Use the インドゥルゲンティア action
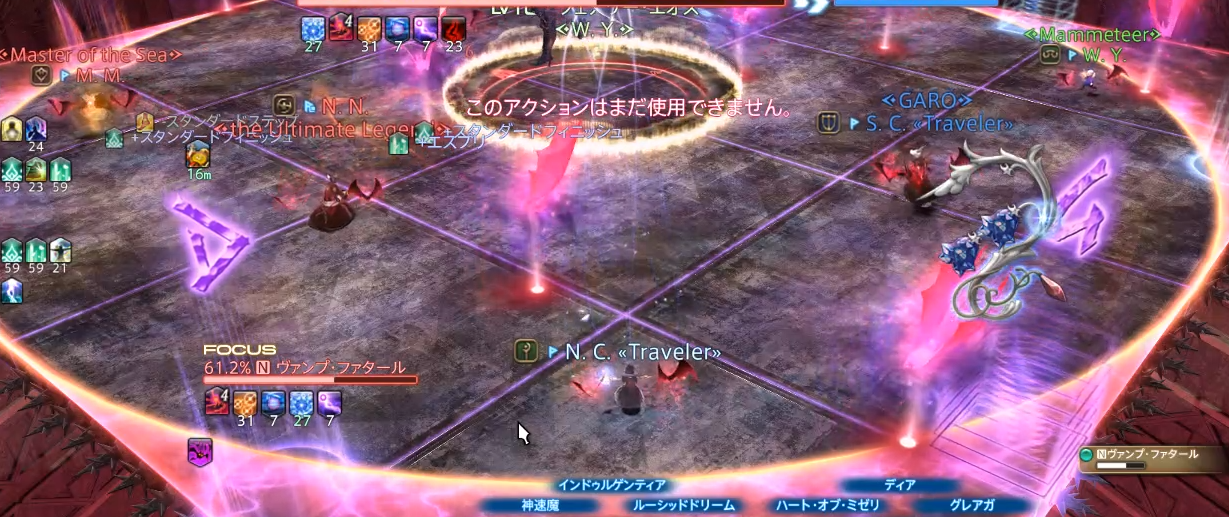1229x517 pixels. pyautogui.click(x=611, y=486)
